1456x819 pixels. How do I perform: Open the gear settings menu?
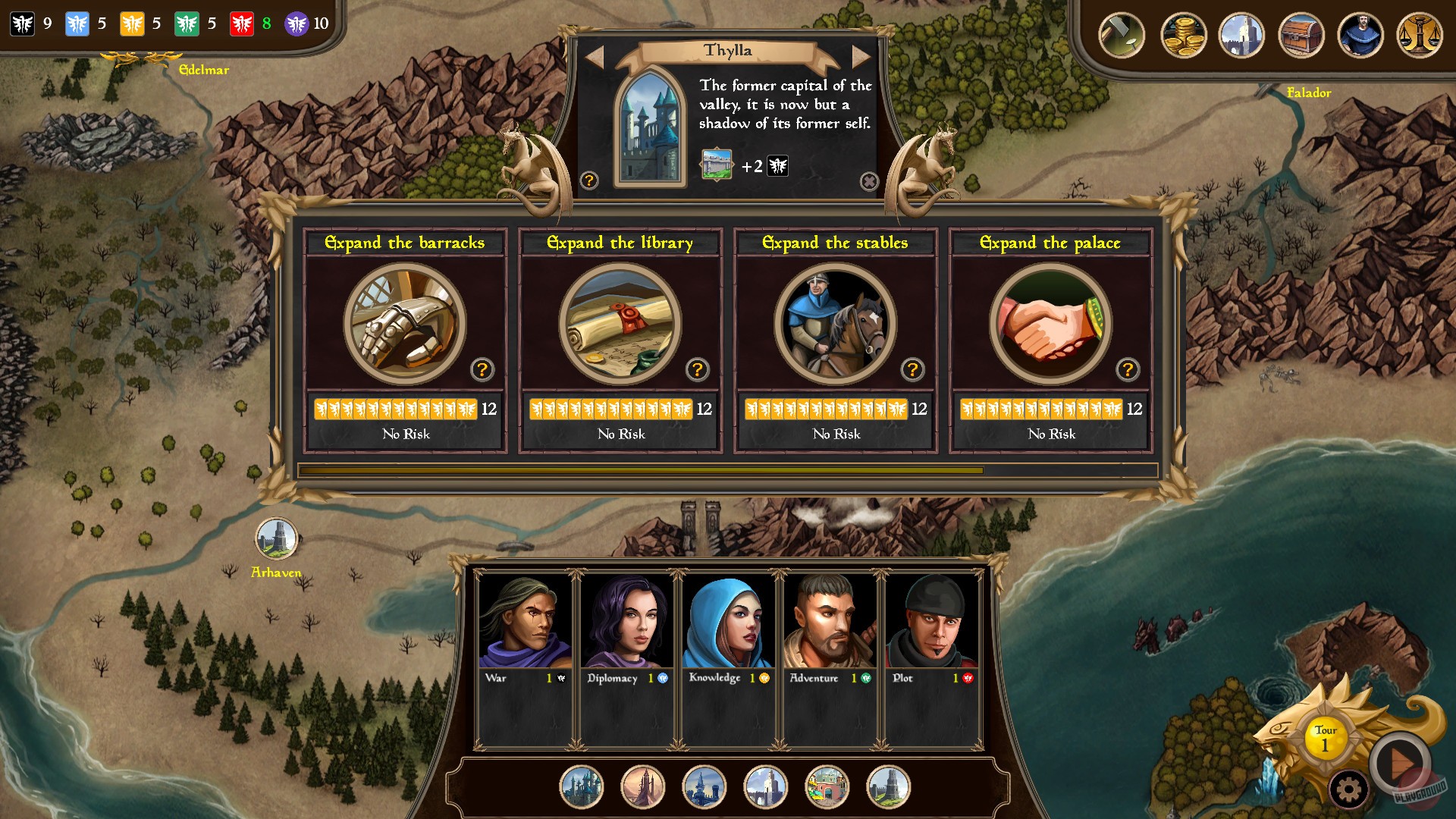(1348, 790)
